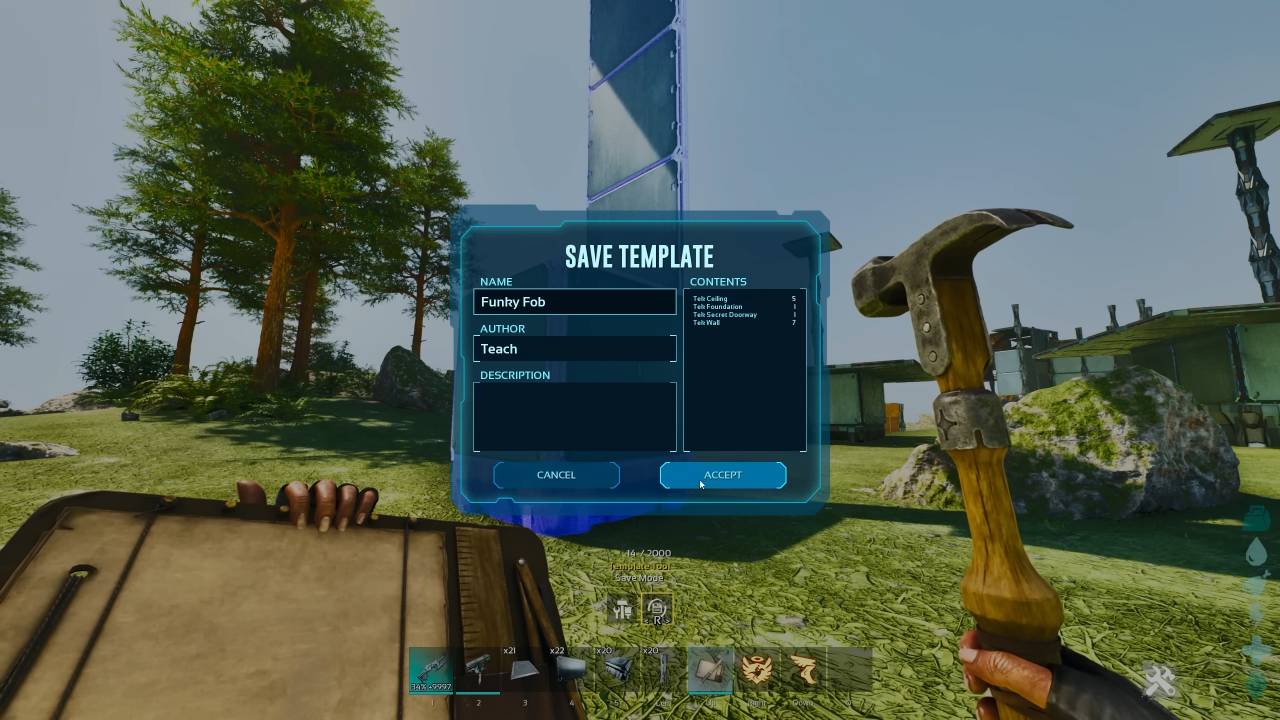The height and width of the screenshot is (720, 1280).
Task: Focus the empty Description text box
Action: tap(574, 417)
